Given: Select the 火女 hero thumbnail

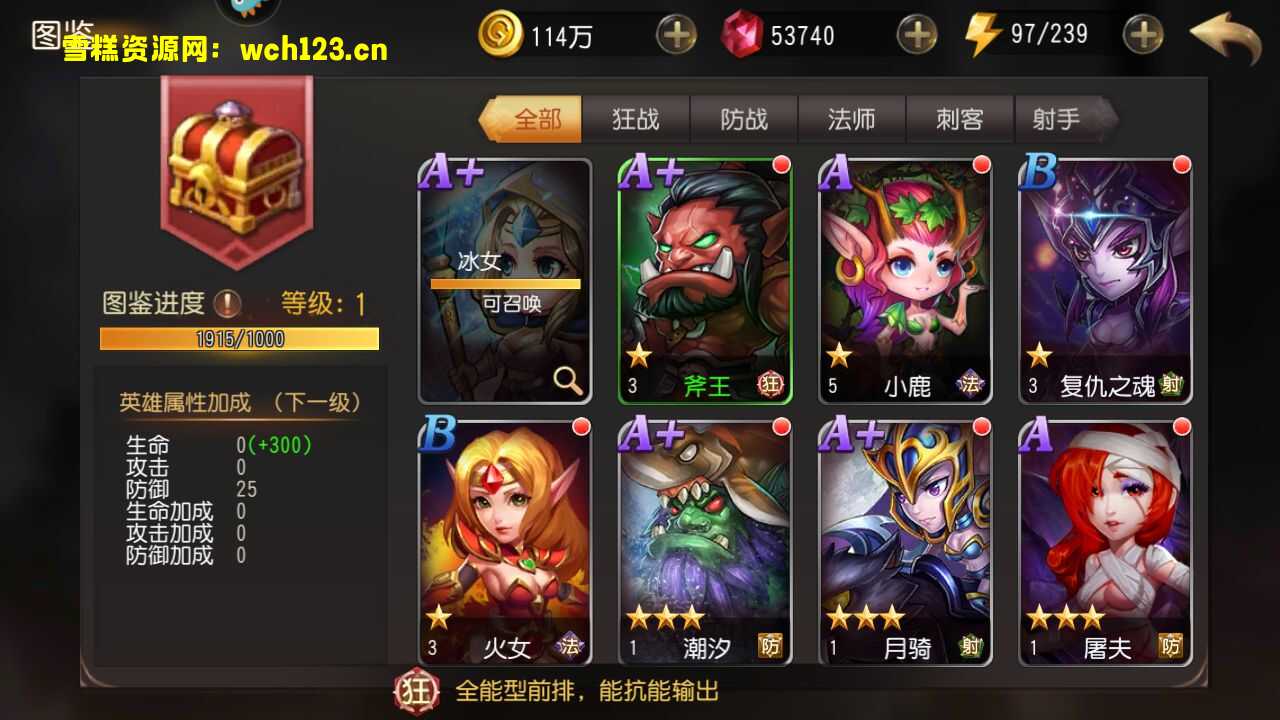Looking at the screenshot, I should (x=504, y=545).
